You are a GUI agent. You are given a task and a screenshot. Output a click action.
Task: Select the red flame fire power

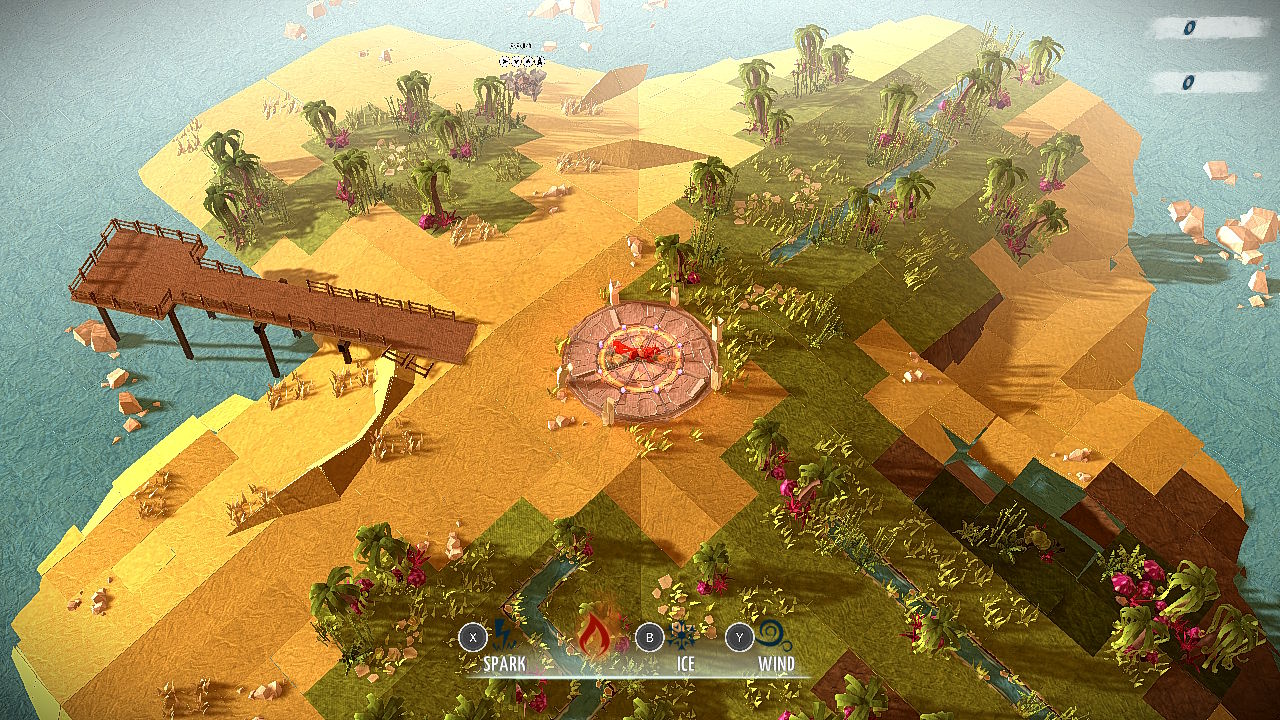(594, 634)
